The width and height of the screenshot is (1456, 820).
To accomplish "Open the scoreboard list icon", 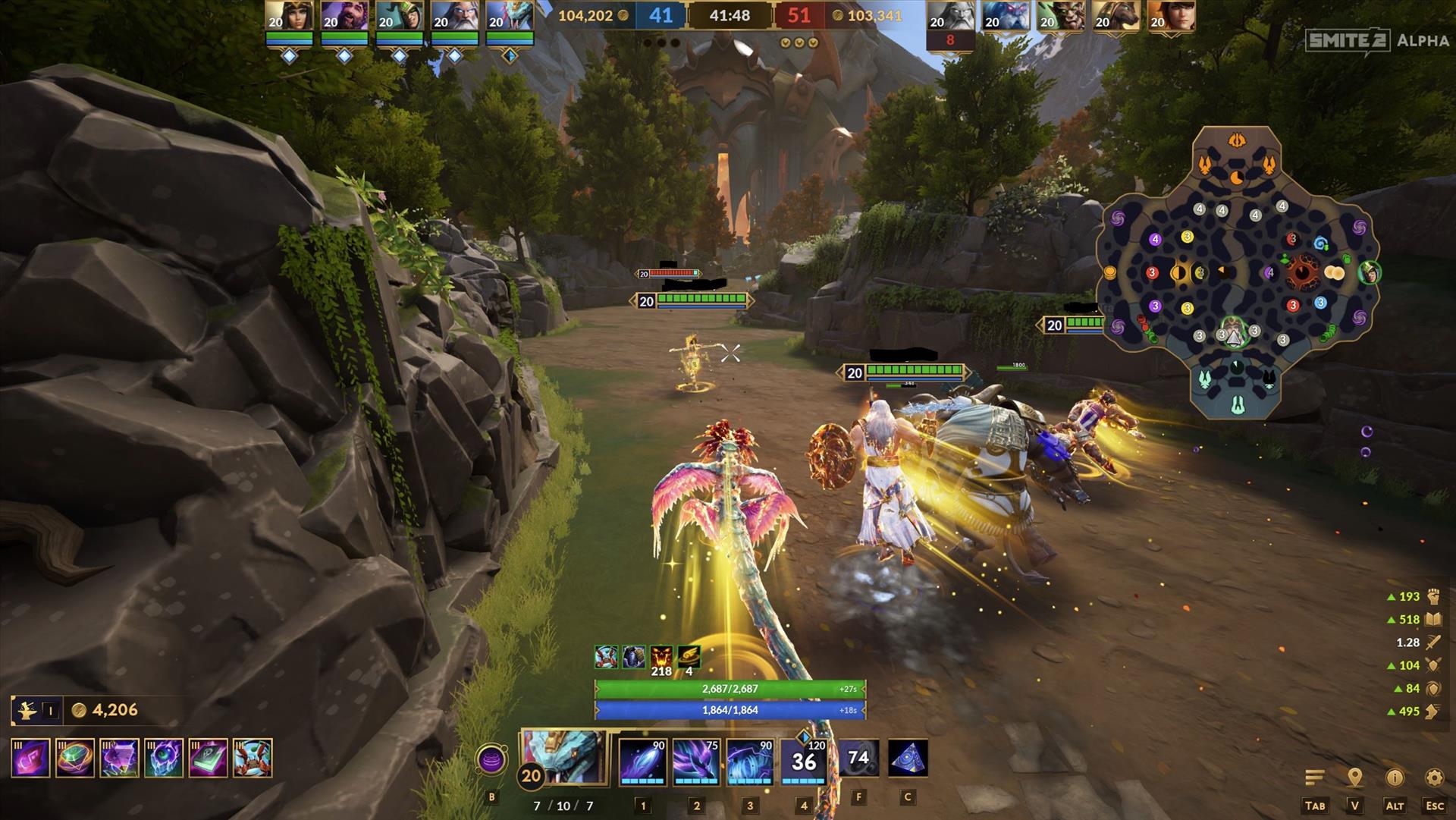I will 1314,778.
